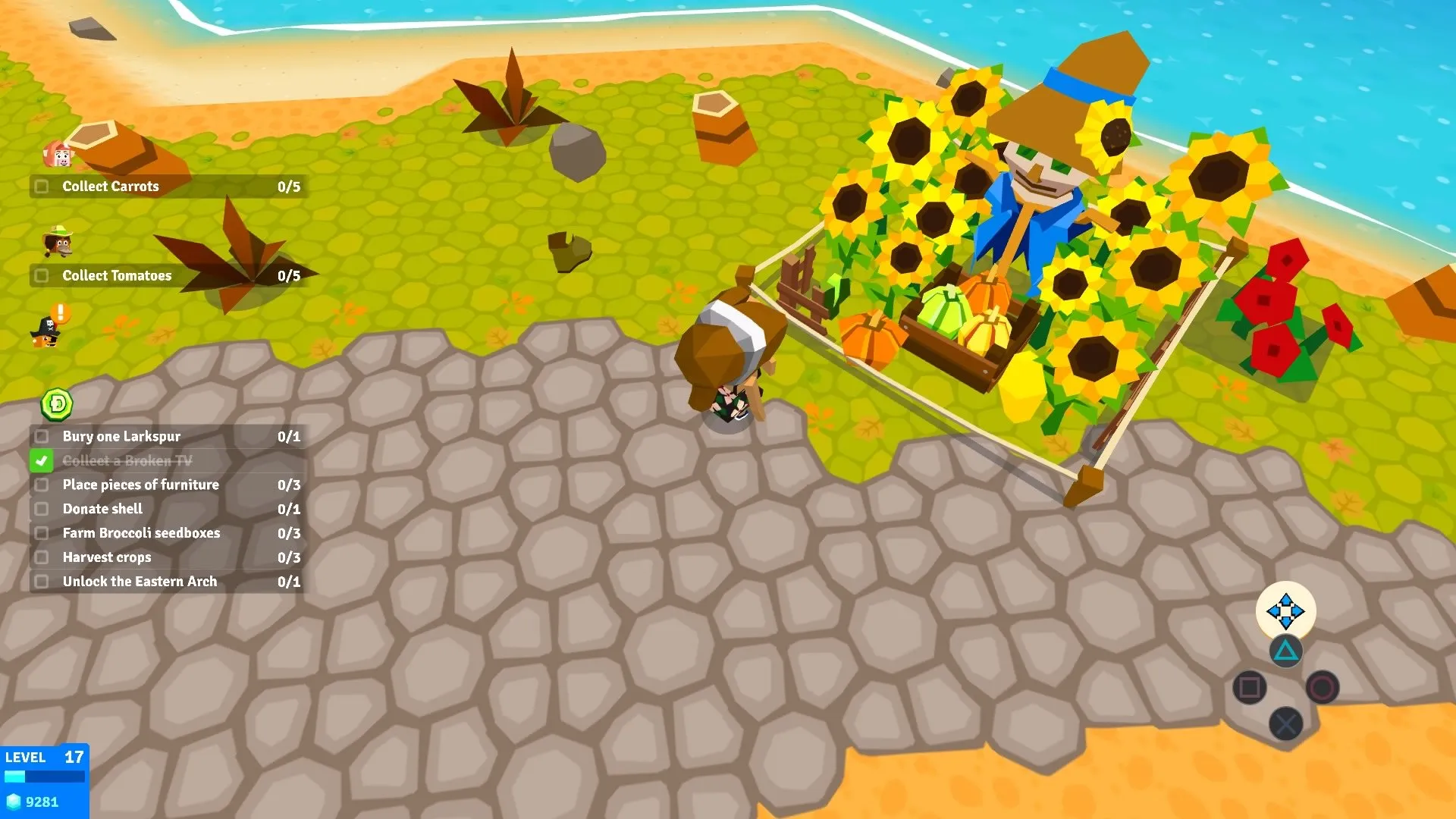This screenshot has height=819, width=1456.
Task: Click the platypus NPC icon wearing green hat
Action: pyautogui.click(x=59, y=244)
